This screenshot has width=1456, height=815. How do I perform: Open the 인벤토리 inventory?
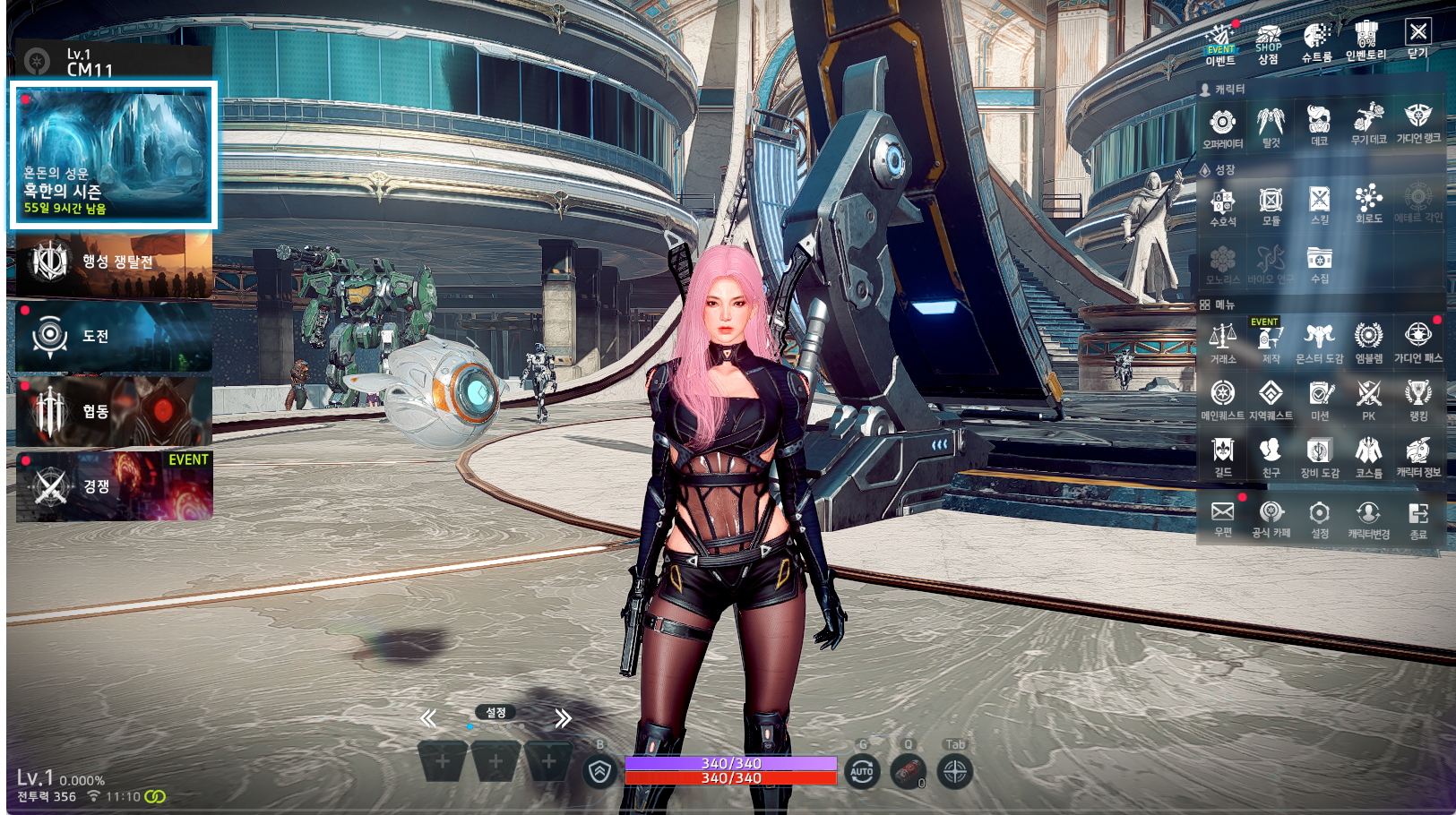click(x=1366, y=42)
